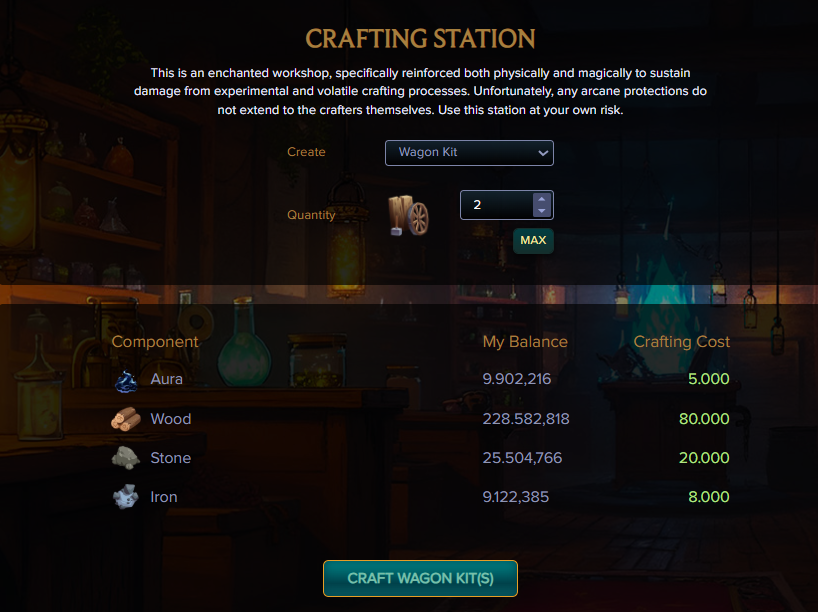This screenshot has width=818, height=612.
Task: Decrease quantity with the down arrow
Action: [x=541, y=211]
